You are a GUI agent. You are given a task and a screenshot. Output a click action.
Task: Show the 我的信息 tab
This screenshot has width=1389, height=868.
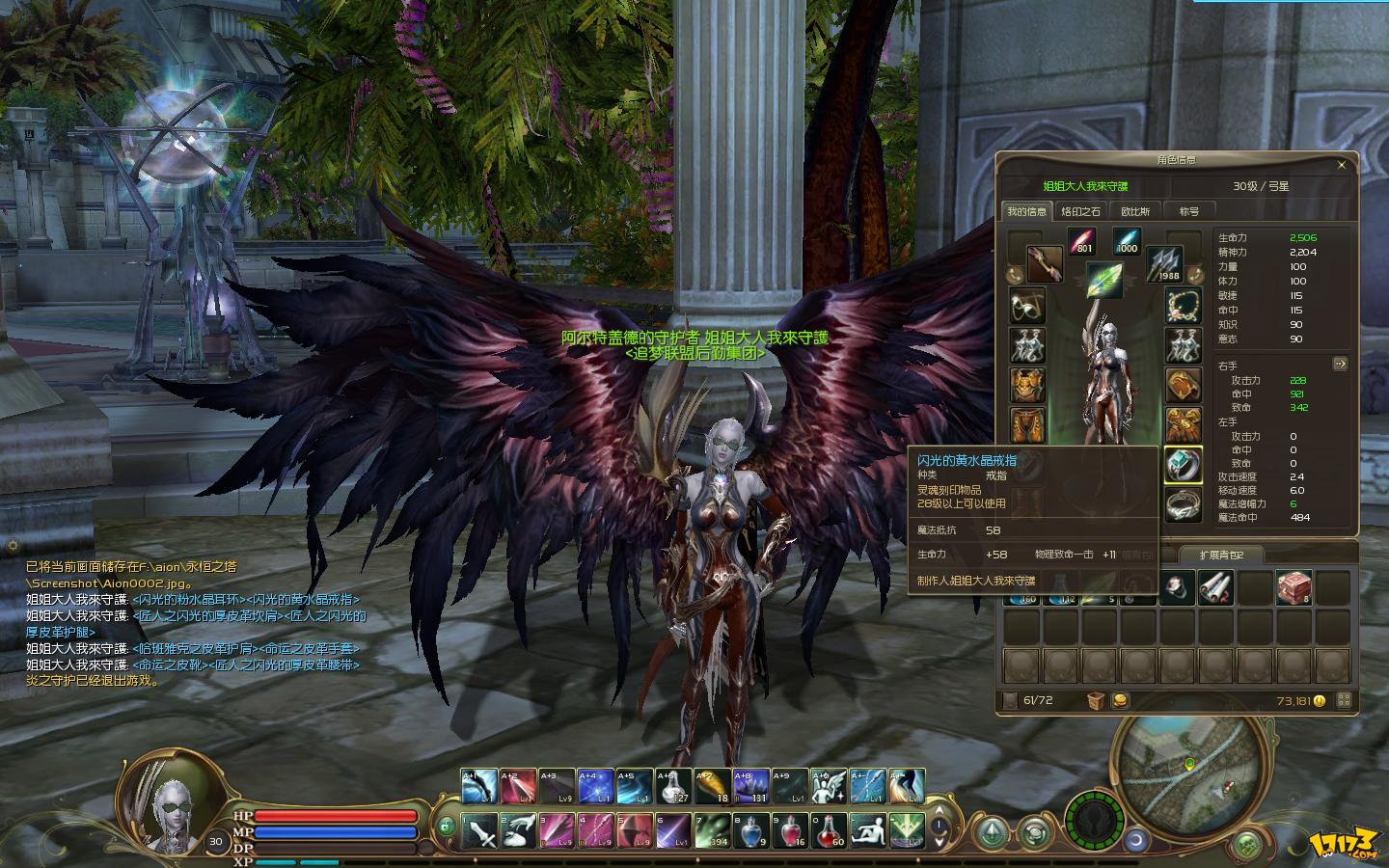(1026, 211)
